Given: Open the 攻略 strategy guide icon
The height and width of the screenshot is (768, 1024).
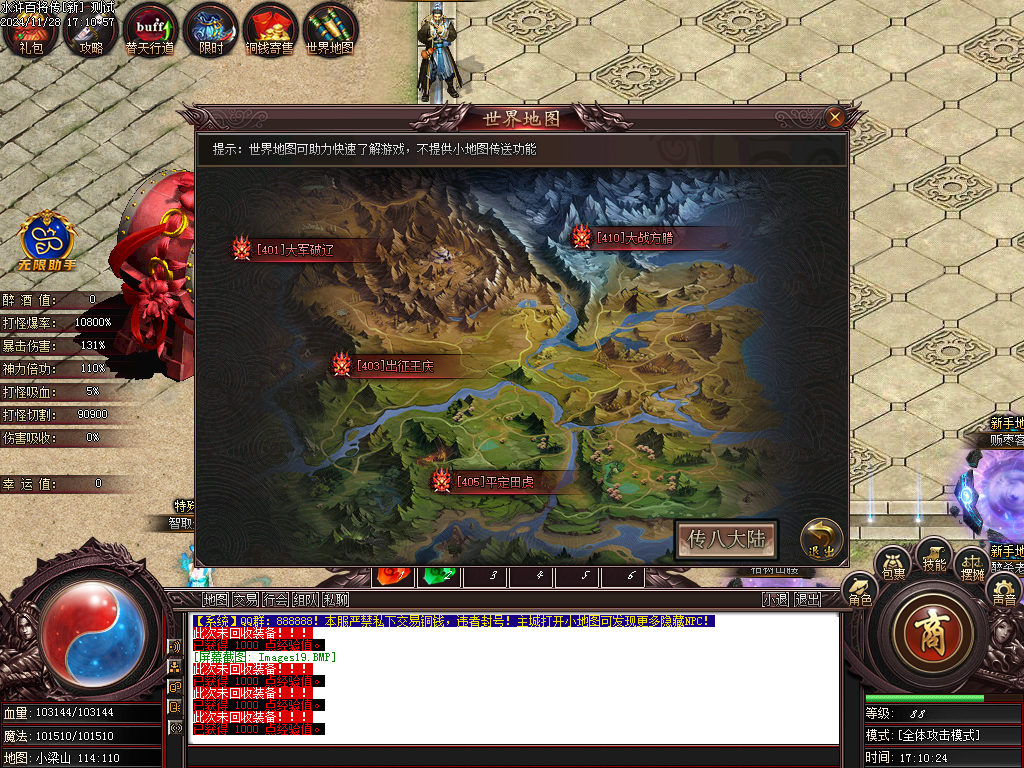Looking at the screenshot, I should pos(91,30).
